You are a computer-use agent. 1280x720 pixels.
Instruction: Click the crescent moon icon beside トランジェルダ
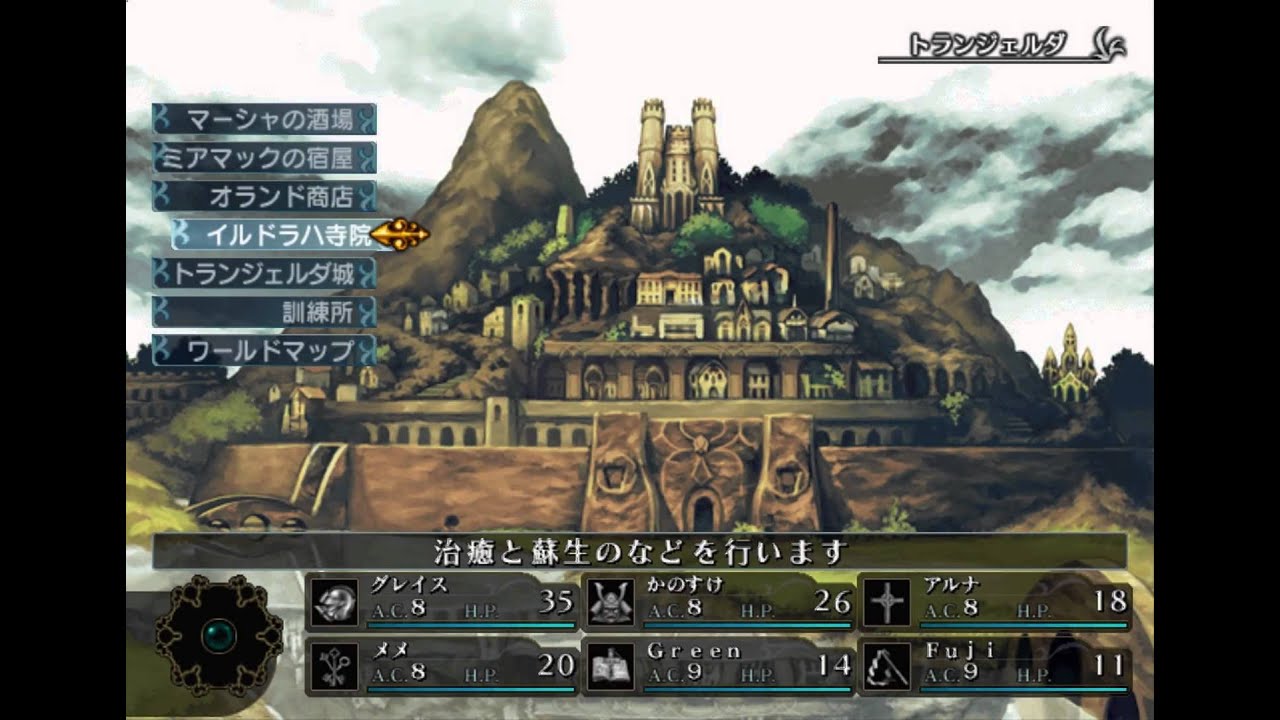(x=1105, y=43)
